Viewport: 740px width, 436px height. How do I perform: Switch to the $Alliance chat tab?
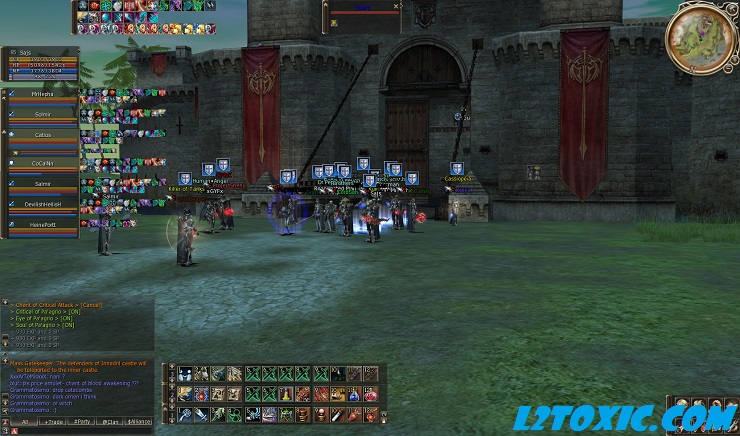click(x=140, y=422)
